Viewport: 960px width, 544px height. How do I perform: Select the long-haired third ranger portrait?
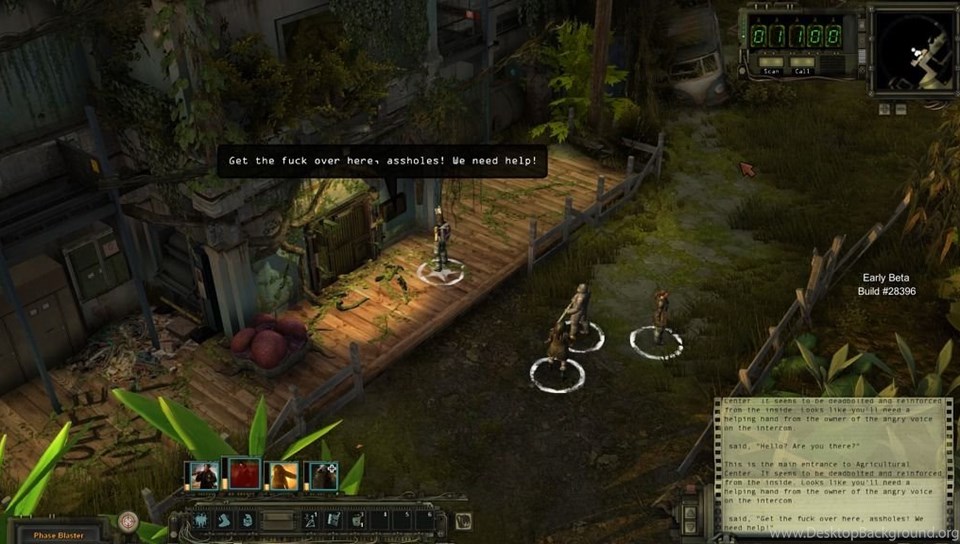(283, 475)
